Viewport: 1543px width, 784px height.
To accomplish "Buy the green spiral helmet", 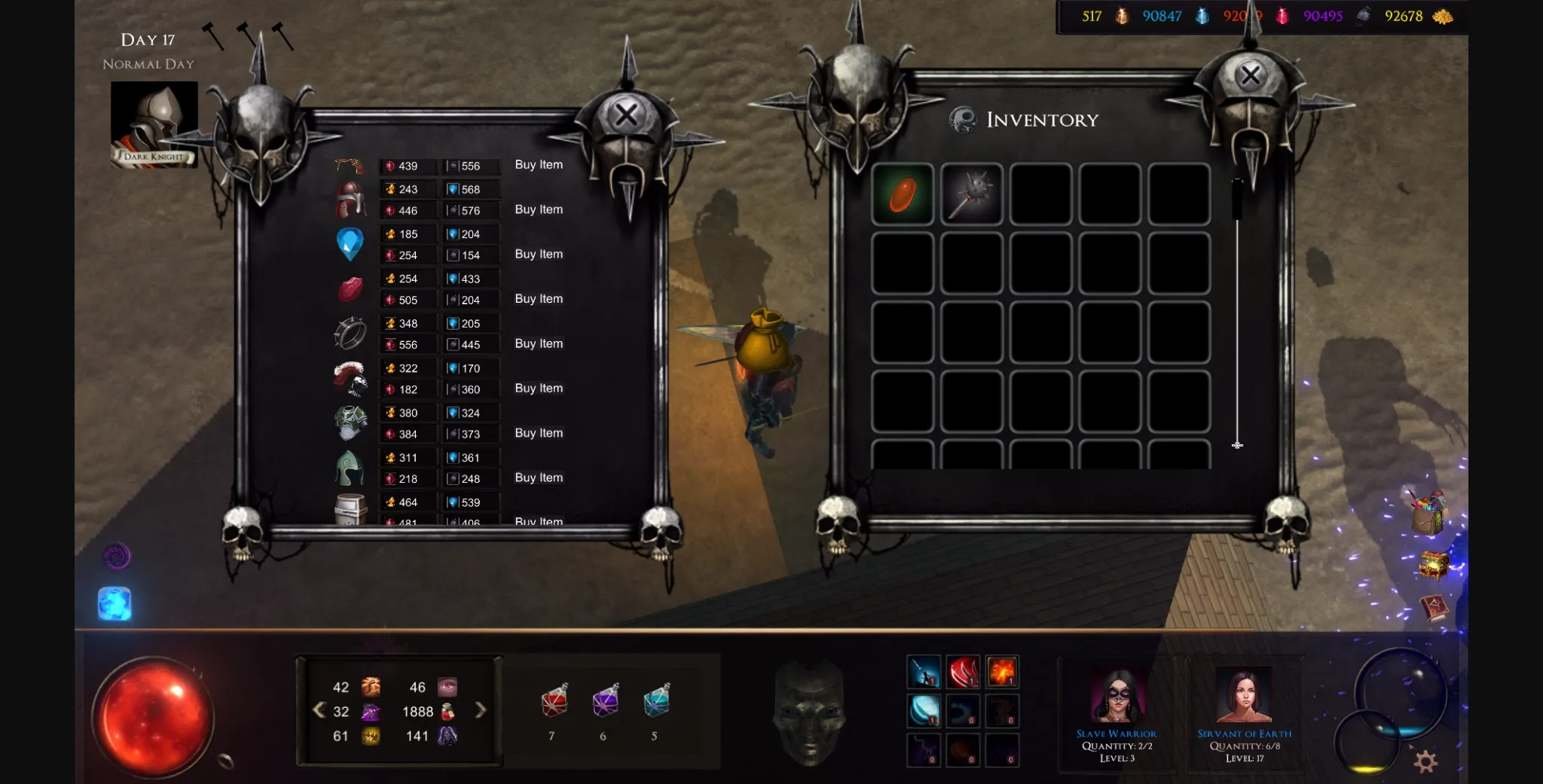I will [539, 478].
